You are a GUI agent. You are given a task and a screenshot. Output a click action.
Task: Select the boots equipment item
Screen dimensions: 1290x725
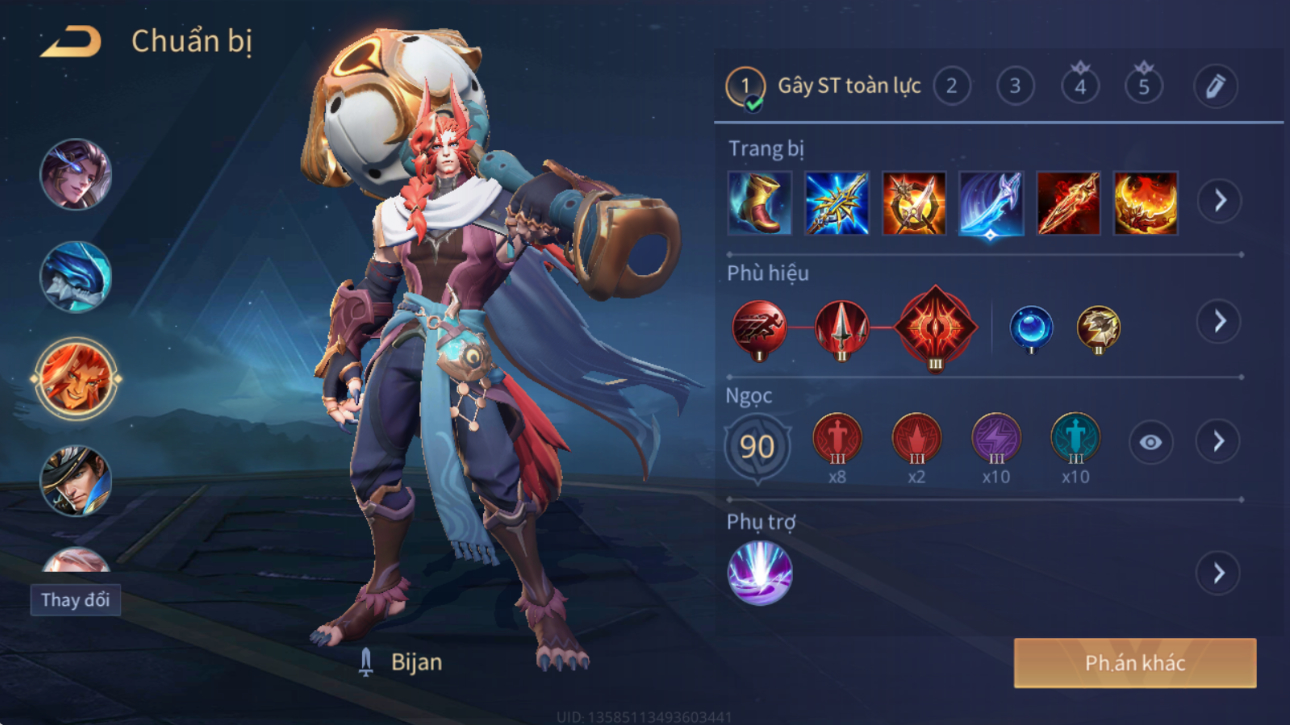(760, 203)
